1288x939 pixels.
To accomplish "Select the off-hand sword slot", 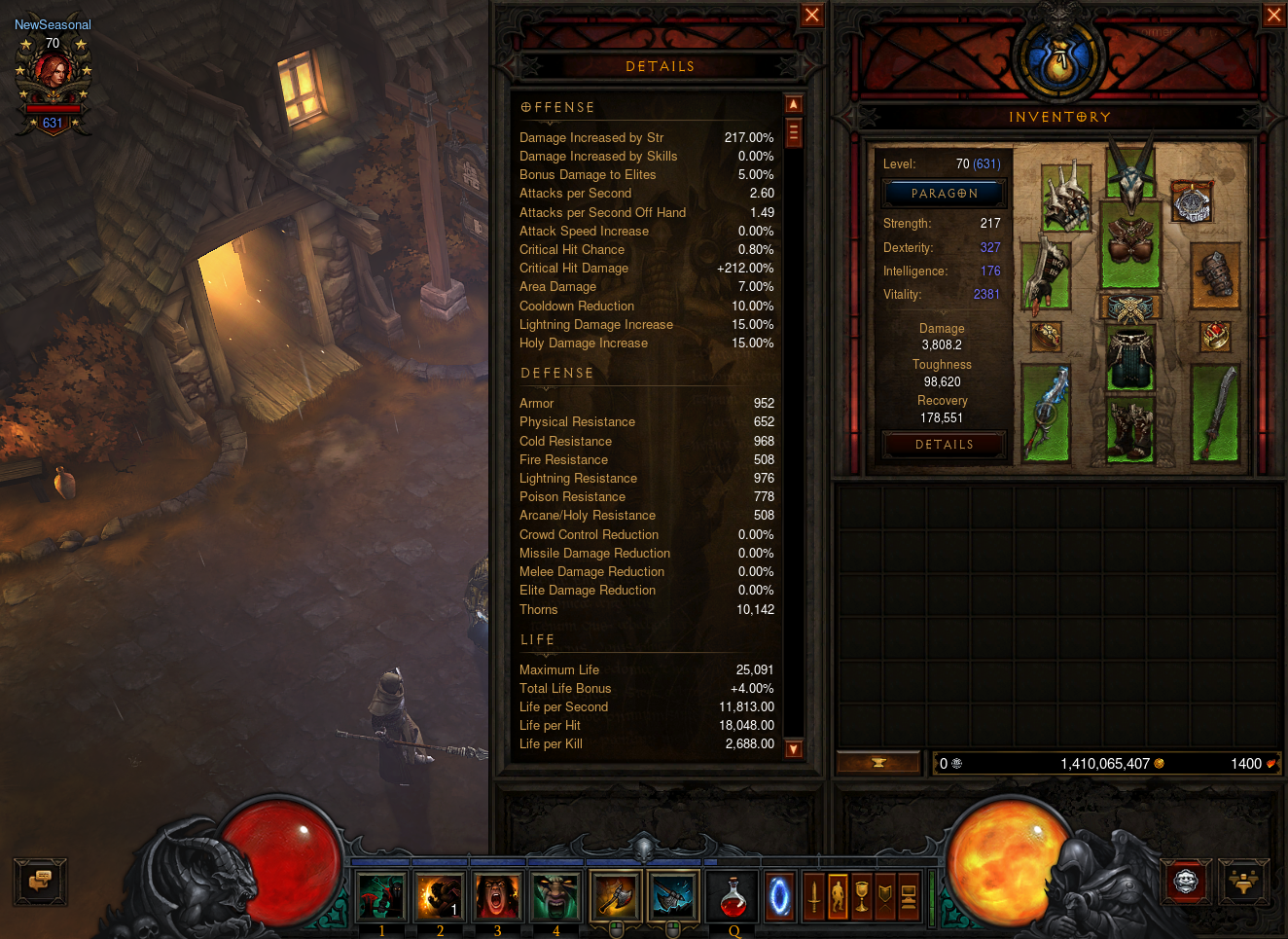I will coord(1216,413).
